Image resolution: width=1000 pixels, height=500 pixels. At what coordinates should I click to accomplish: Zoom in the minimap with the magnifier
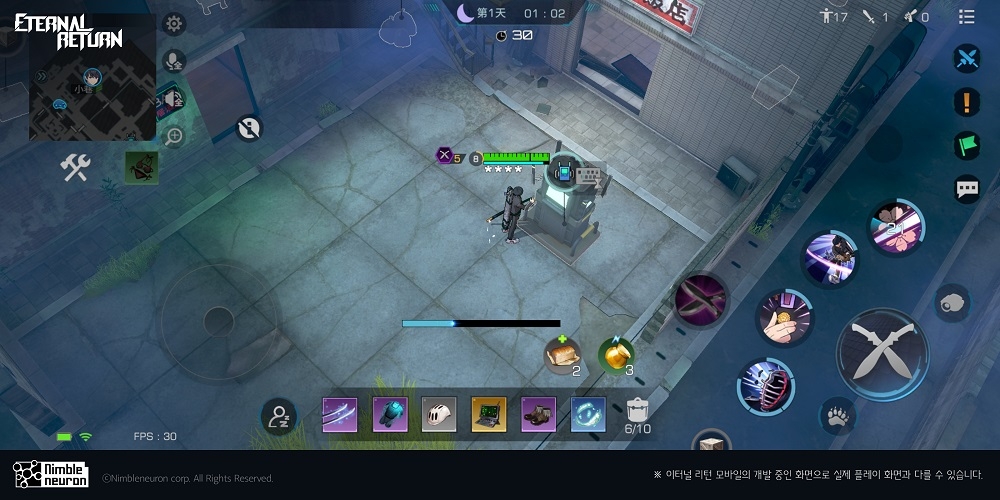click(174, 135)
